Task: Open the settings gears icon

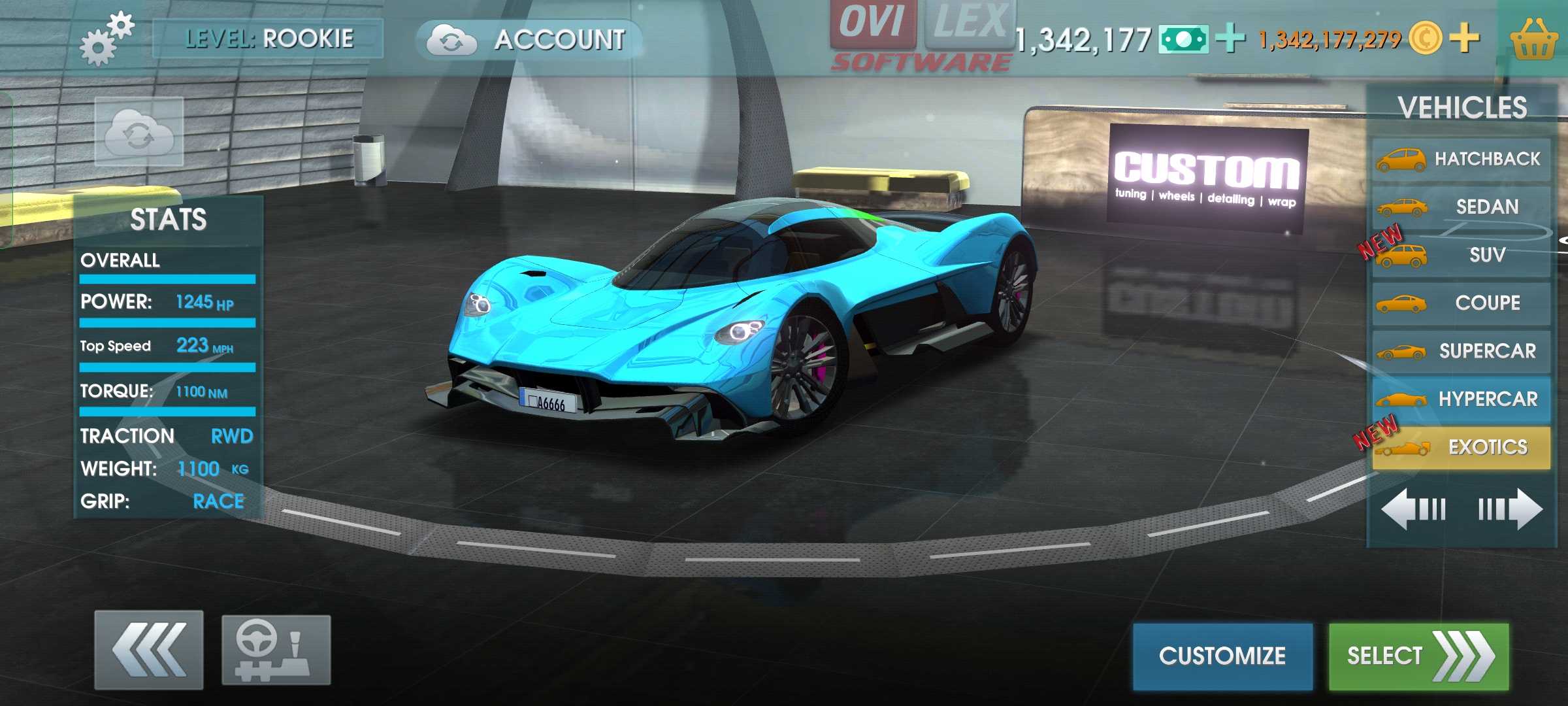Action: tap(106, 39)
